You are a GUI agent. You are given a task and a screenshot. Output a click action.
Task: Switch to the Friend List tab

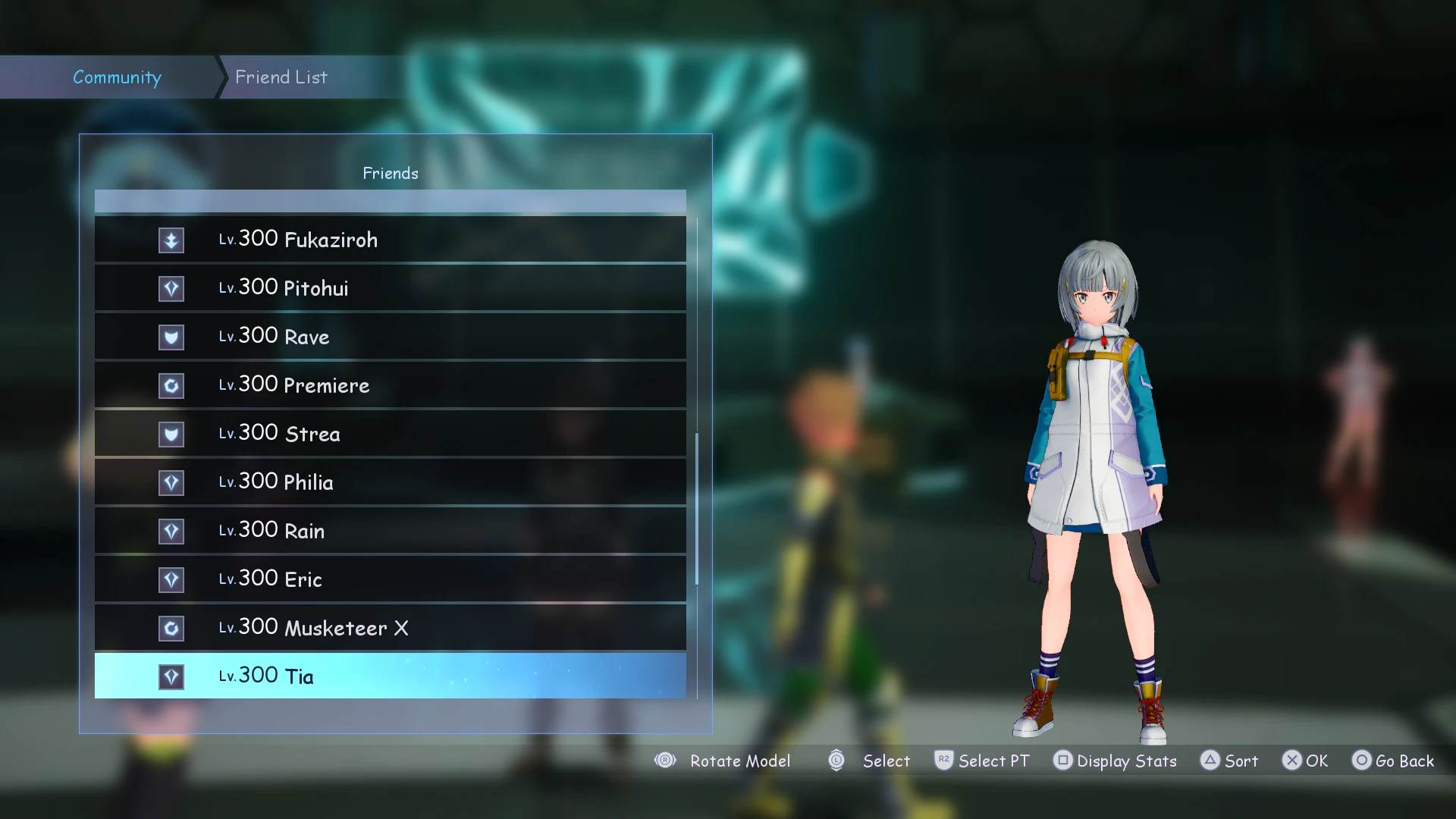[281, 77]
